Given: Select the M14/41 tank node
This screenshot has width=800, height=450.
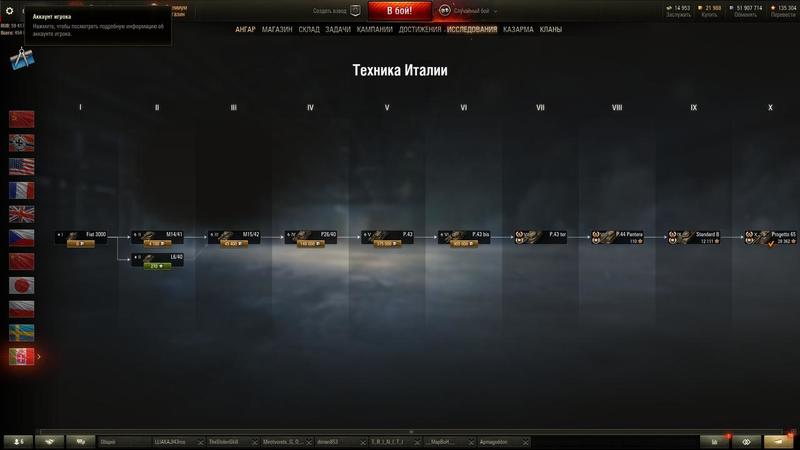Looking at the screenshot, I should pos(157,238).
